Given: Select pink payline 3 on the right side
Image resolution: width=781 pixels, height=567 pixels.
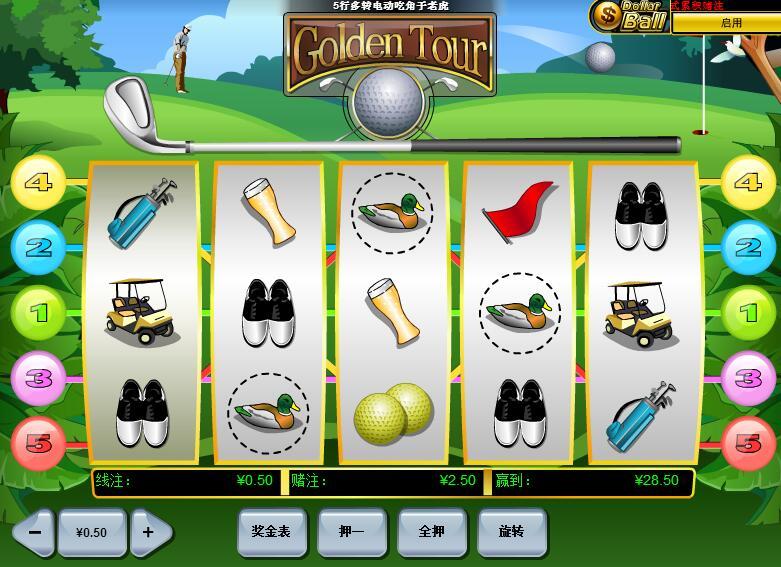Looking at the screenshot, I should tap(748, 378).
